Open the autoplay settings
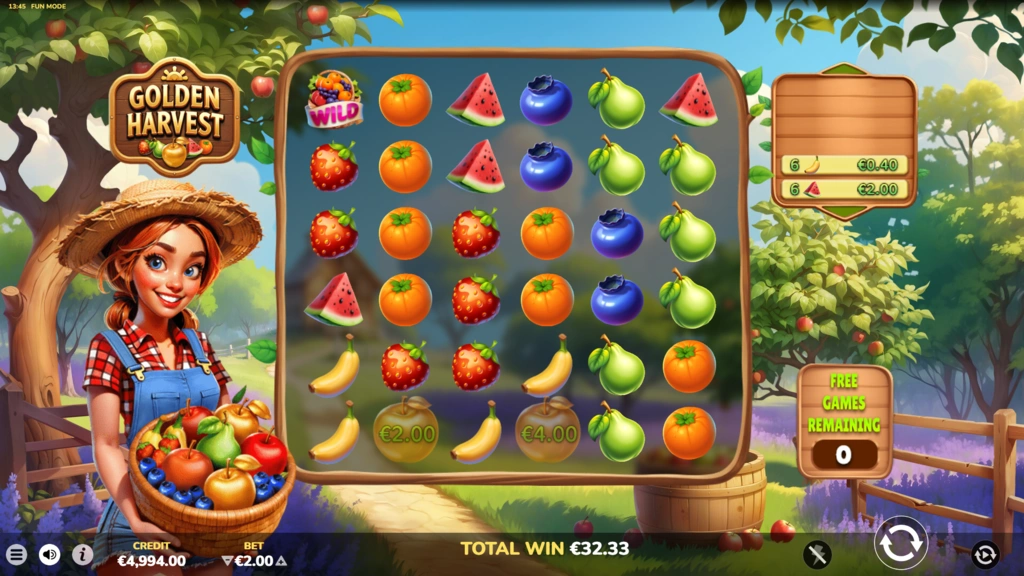1024x576 pixels. pyautogui.click(x=985, y=554)
